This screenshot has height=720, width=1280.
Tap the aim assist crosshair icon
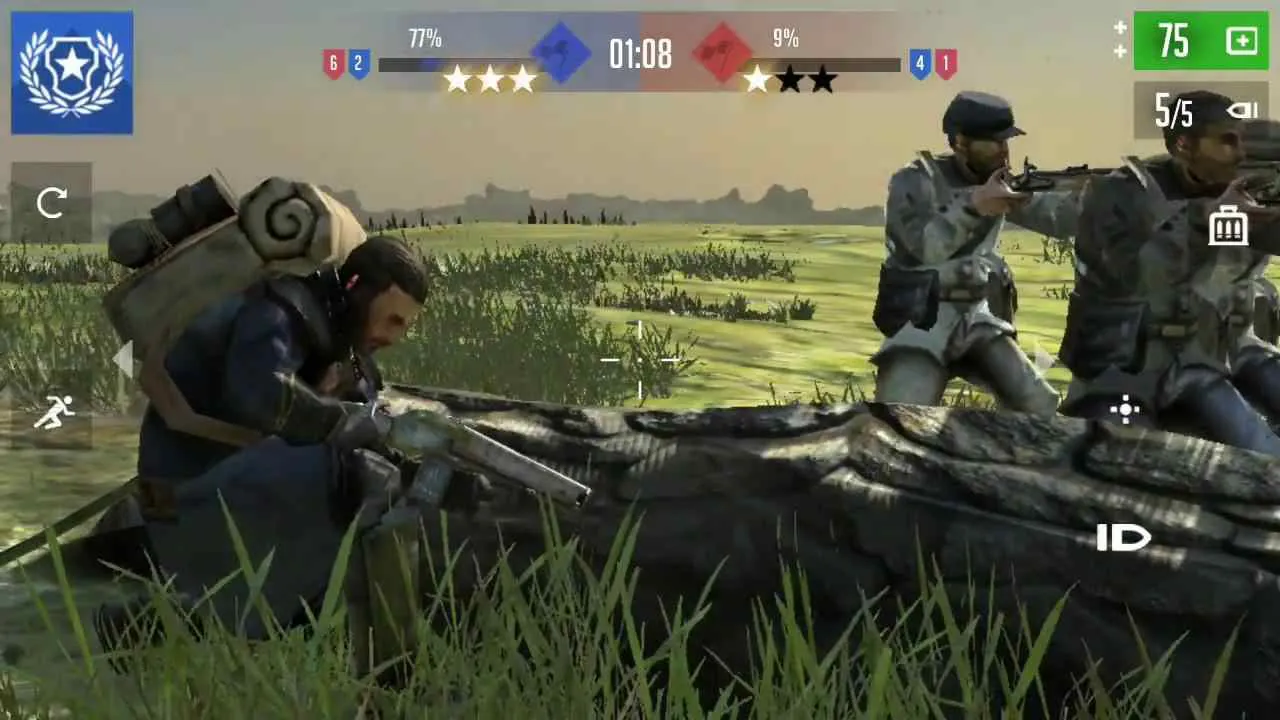pos(1125,411)
